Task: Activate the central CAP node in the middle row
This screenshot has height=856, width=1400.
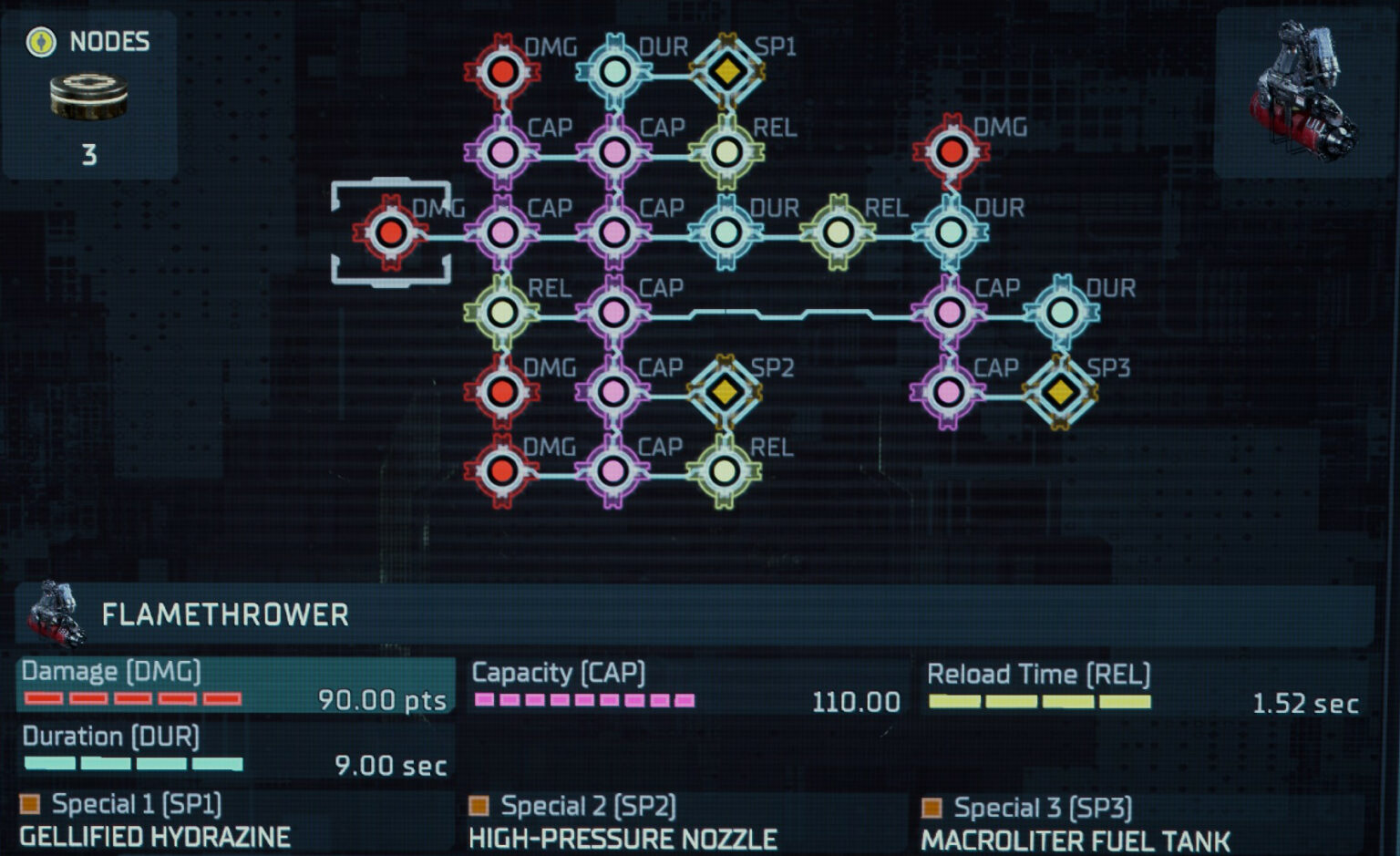Action: [615, 232]
